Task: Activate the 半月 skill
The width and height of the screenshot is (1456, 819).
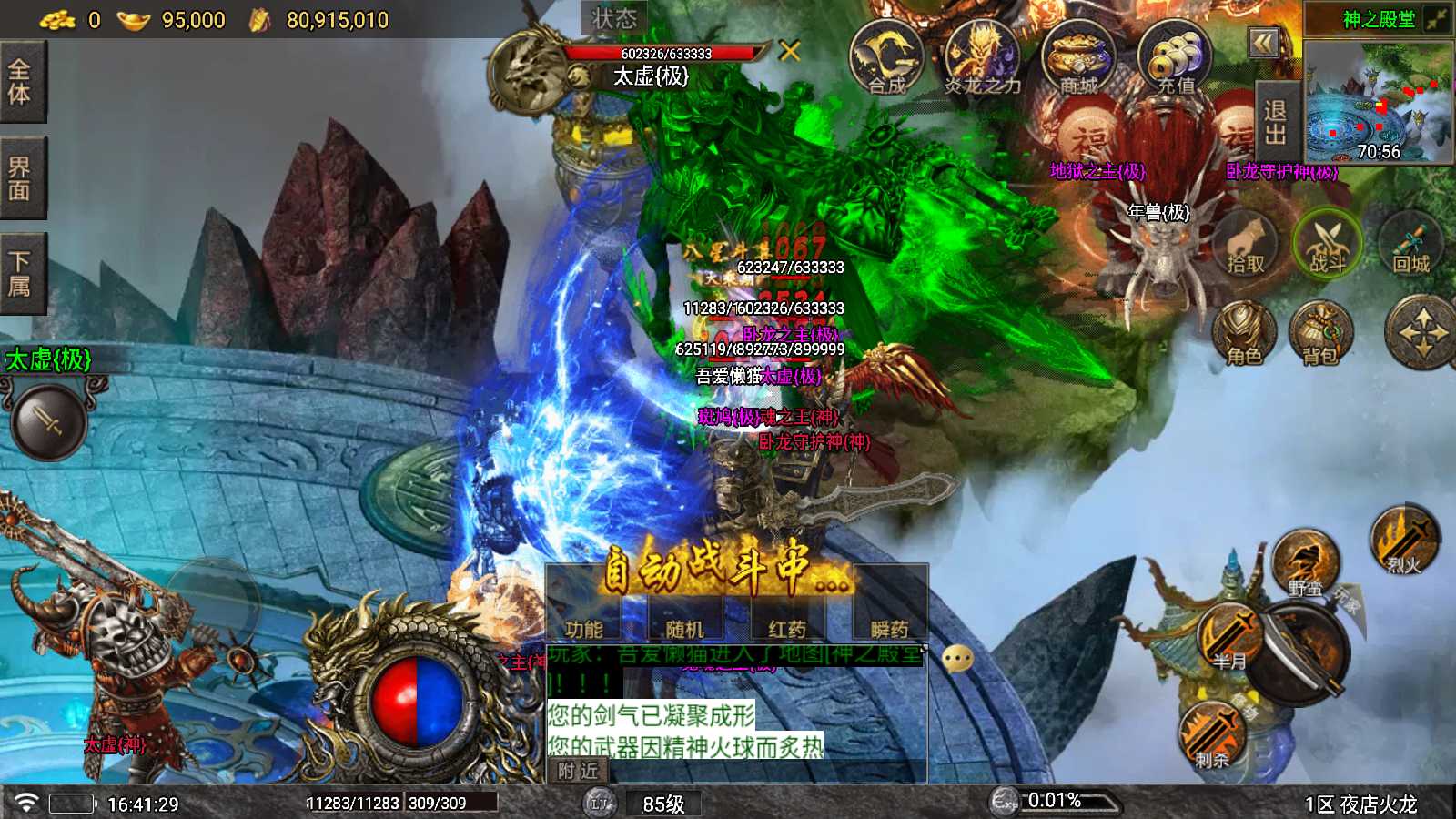Action: 1229,637
